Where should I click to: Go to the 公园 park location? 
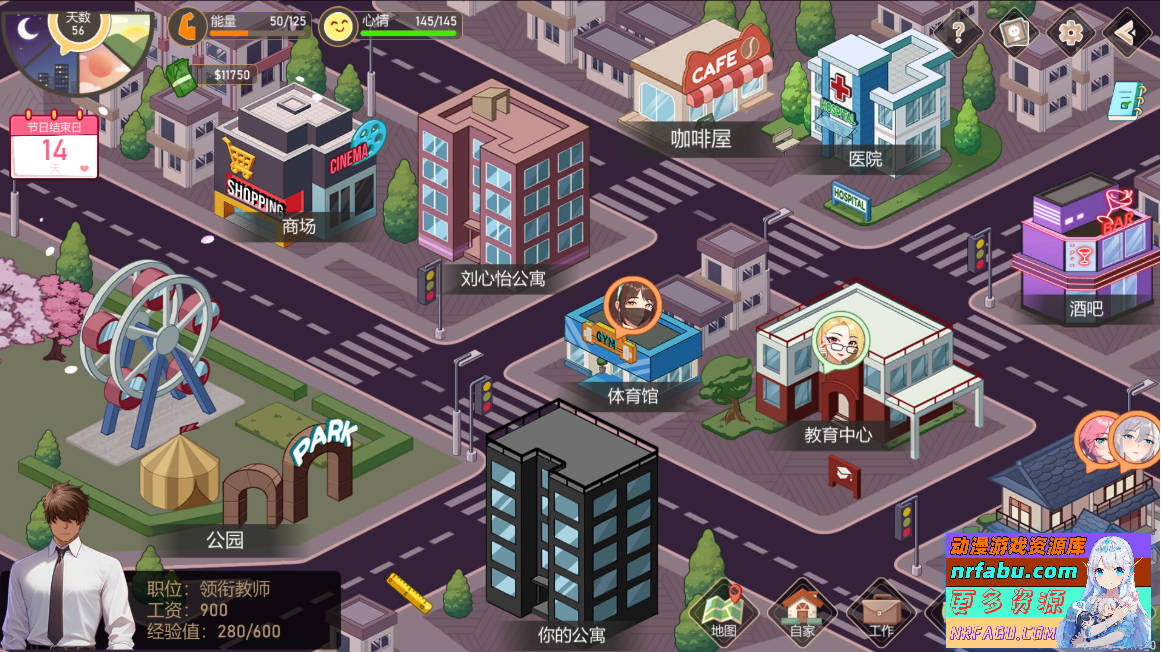click(225, 540)
